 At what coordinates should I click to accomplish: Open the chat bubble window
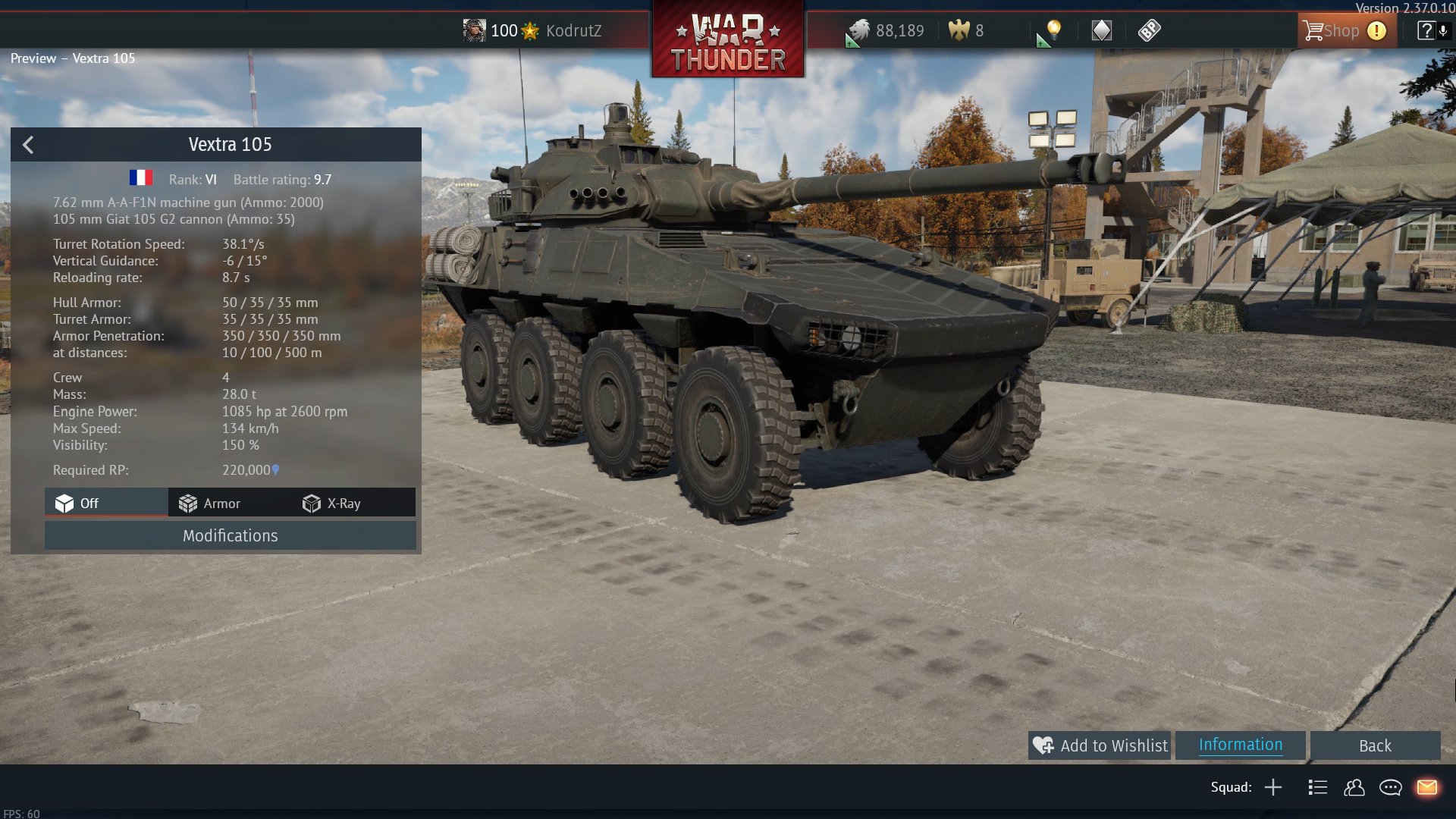pyautogui.click(x=1390, y=787)
